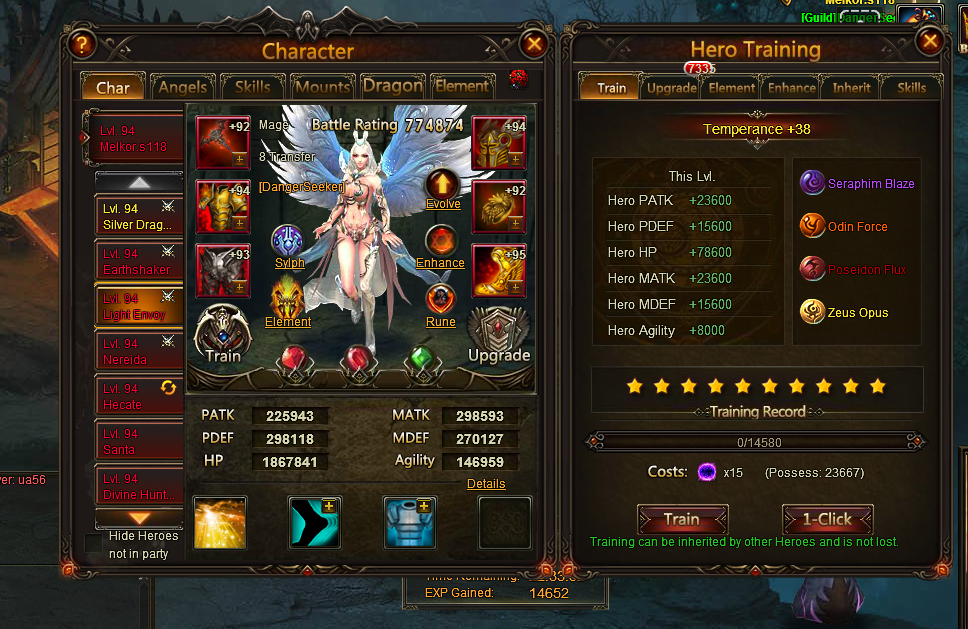This screenshot has height=629, width=968.
Task: Open the hero training Upgrade tab
Action: (x=671, y=87)
